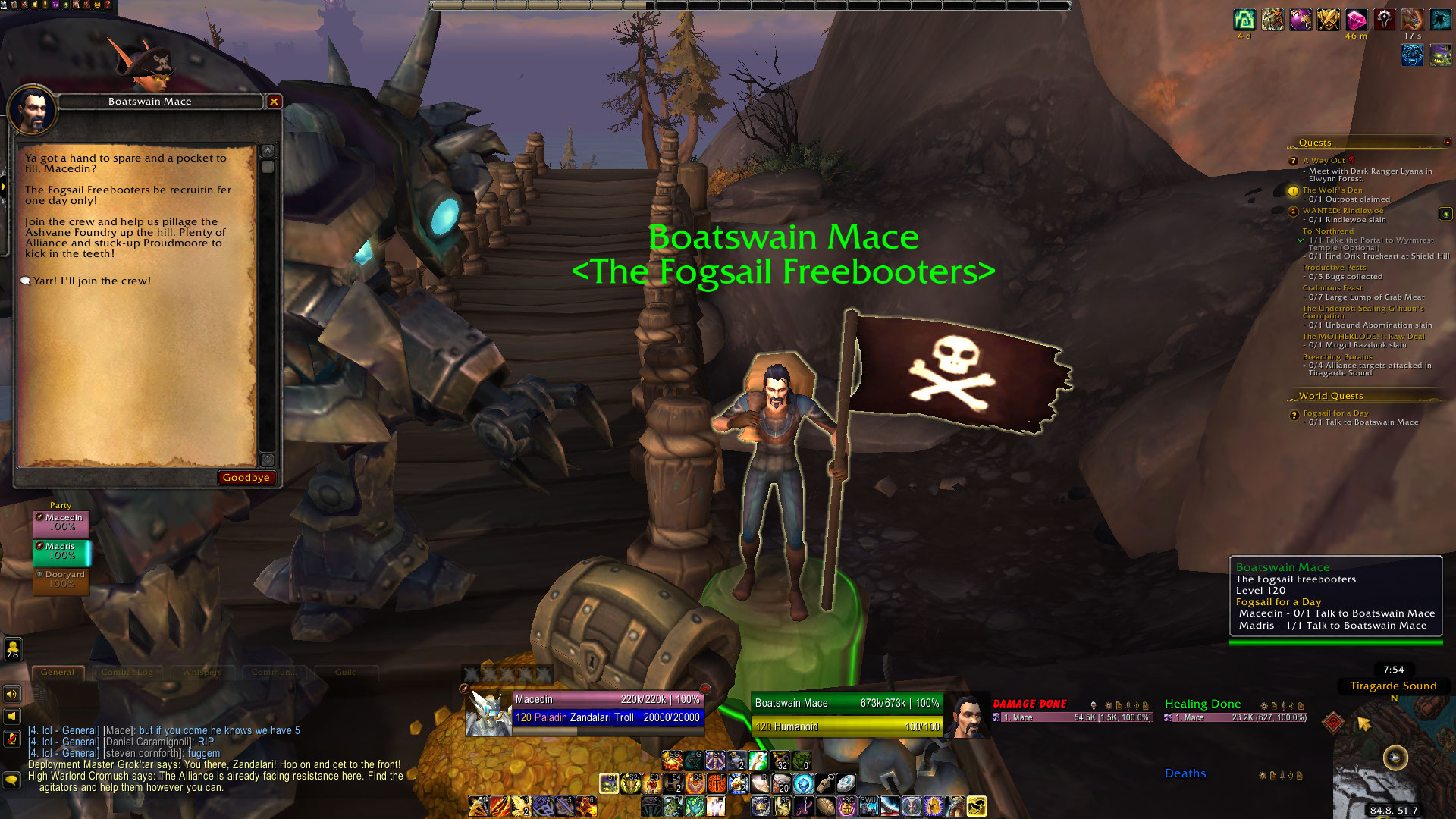Open the Whispers chat tab
Screen dimensions: 1456x819
pos(202,673)
